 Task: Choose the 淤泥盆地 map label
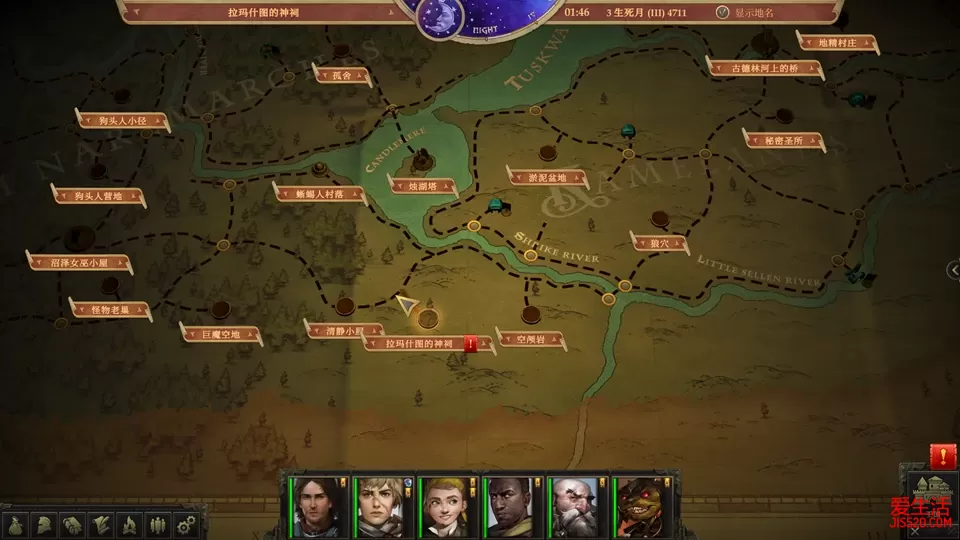[547, 177]
